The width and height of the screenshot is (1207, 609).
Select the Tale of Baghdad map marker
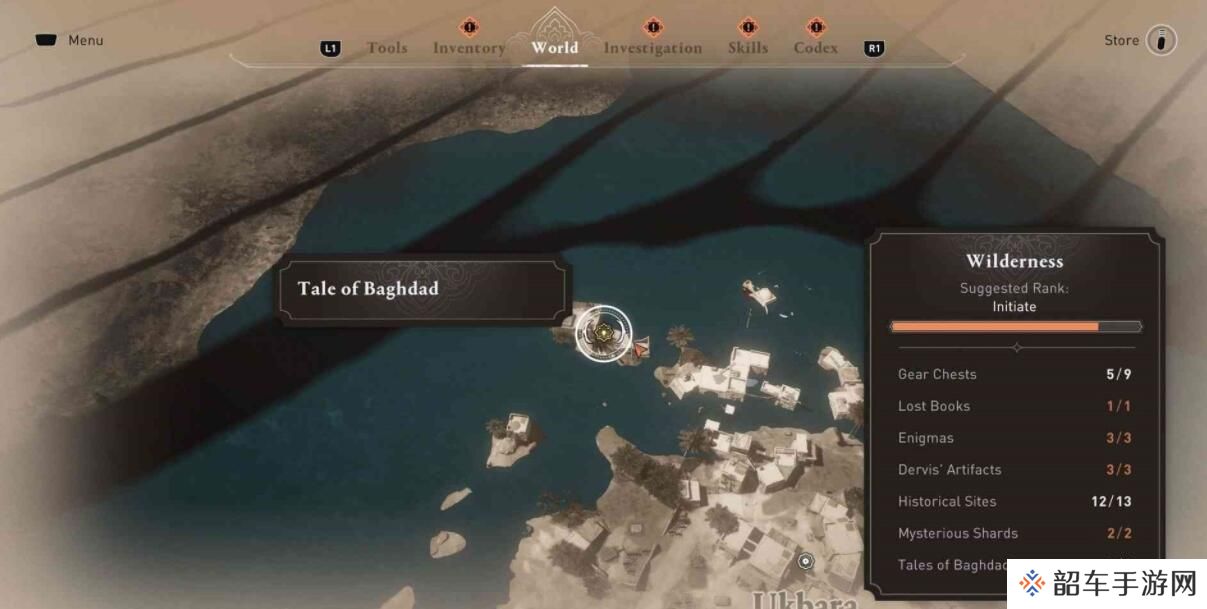[603, 334]
